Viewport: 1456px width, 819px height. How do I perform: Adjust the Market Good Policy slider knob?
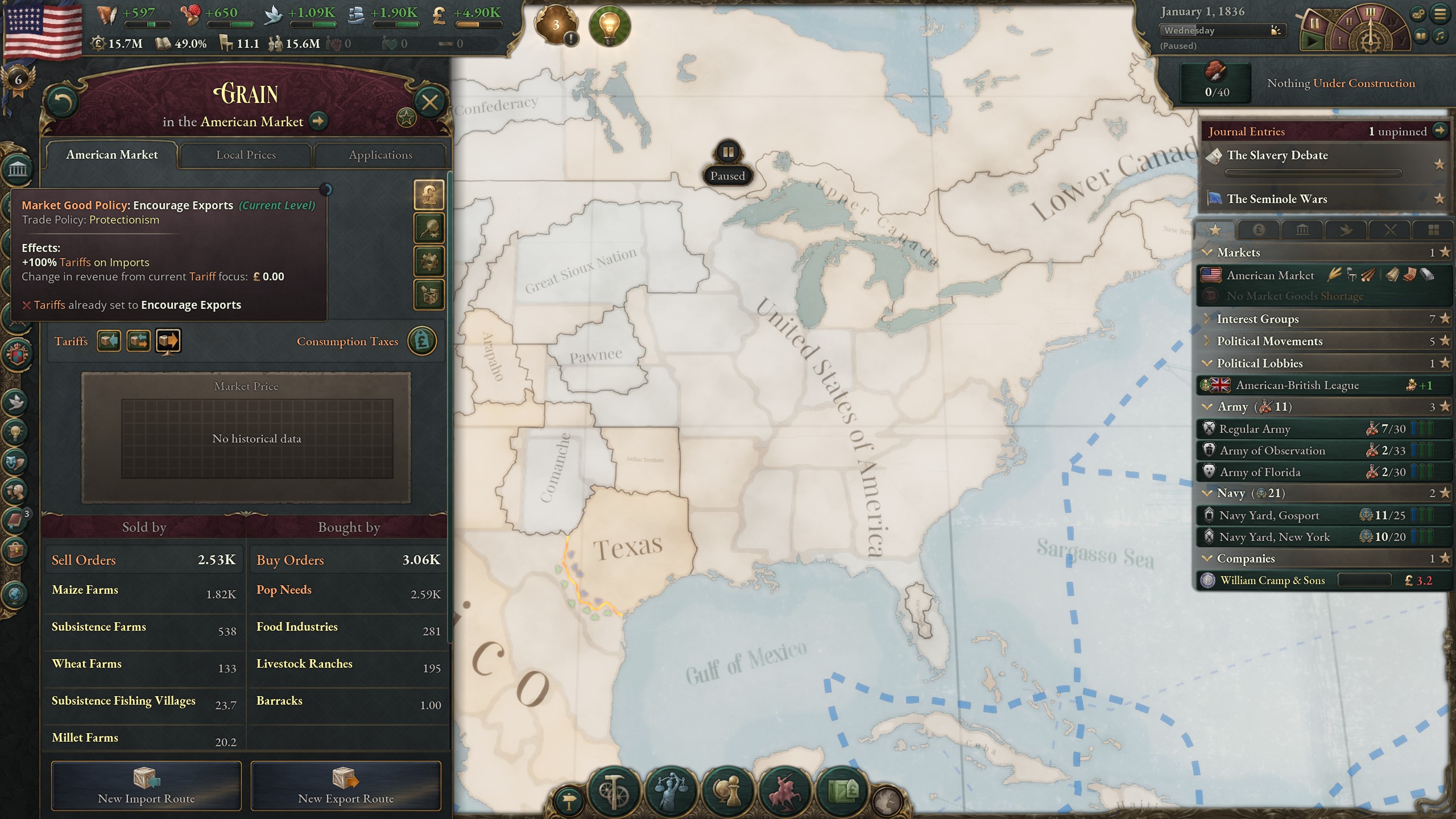pos(326,190)
